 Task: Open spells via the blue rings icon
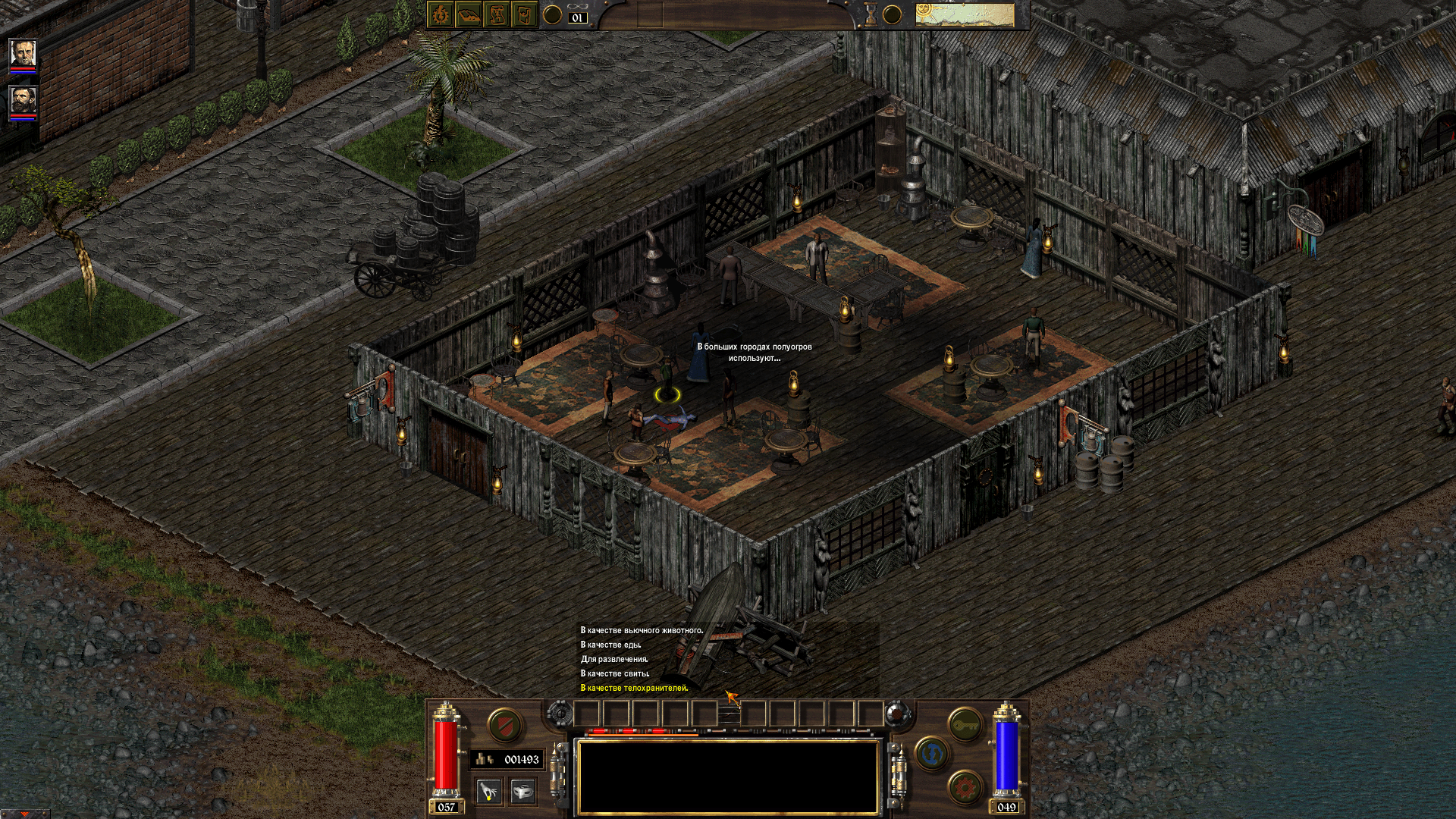click(x=931, y=755)
